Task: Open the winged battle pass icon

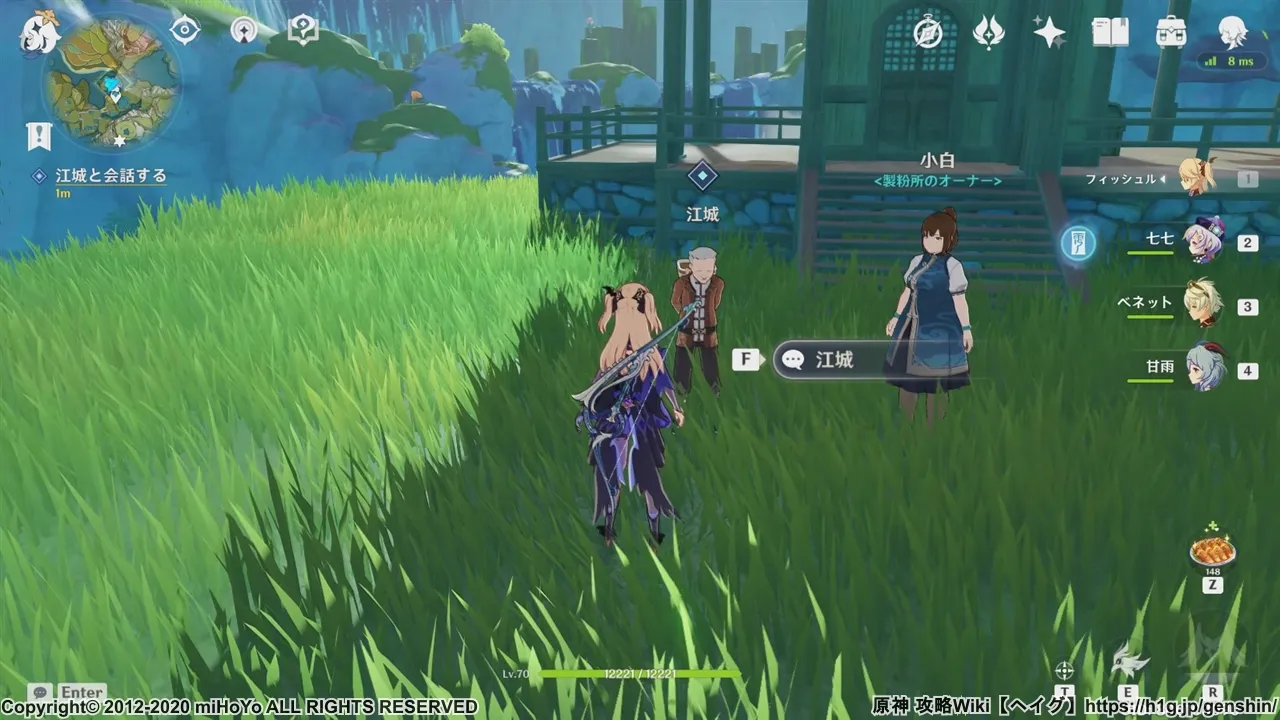Action: 988,32
